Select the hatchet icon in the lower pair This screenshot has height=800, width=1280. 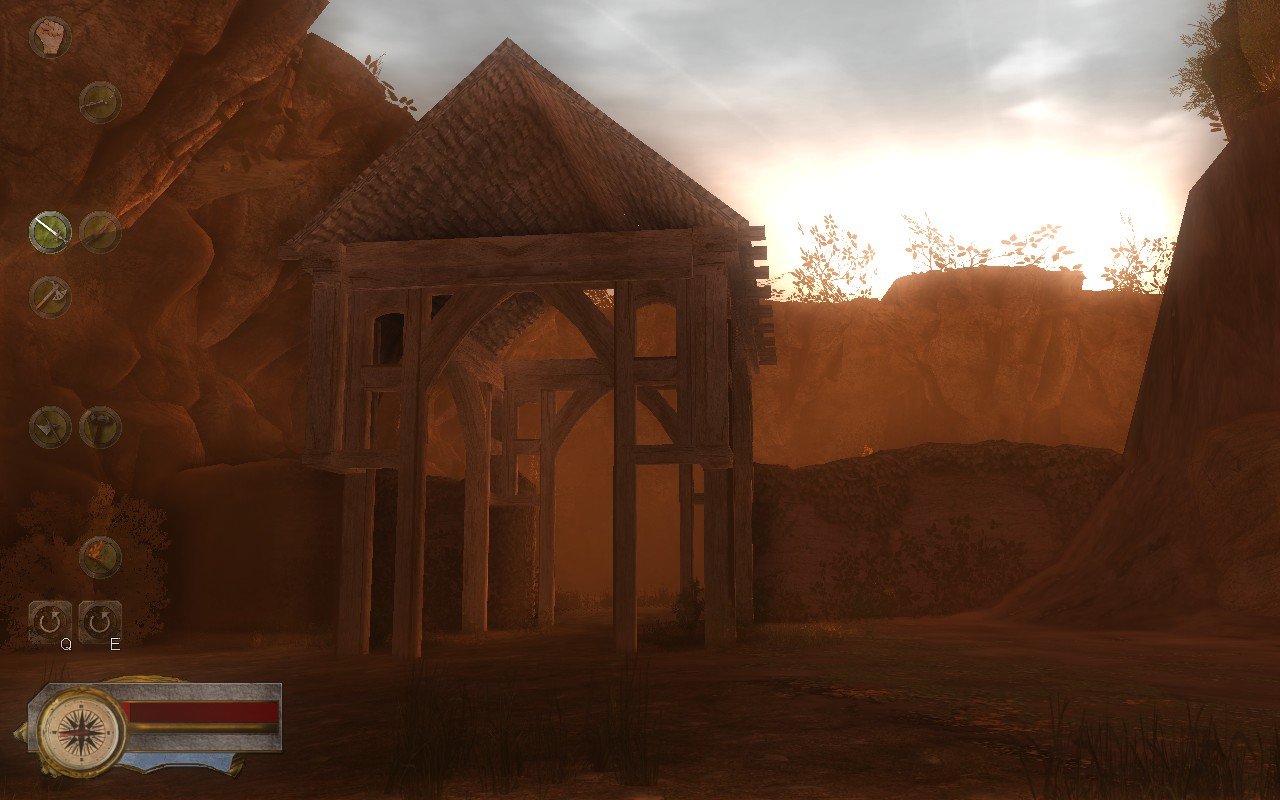tap(48, 425)
